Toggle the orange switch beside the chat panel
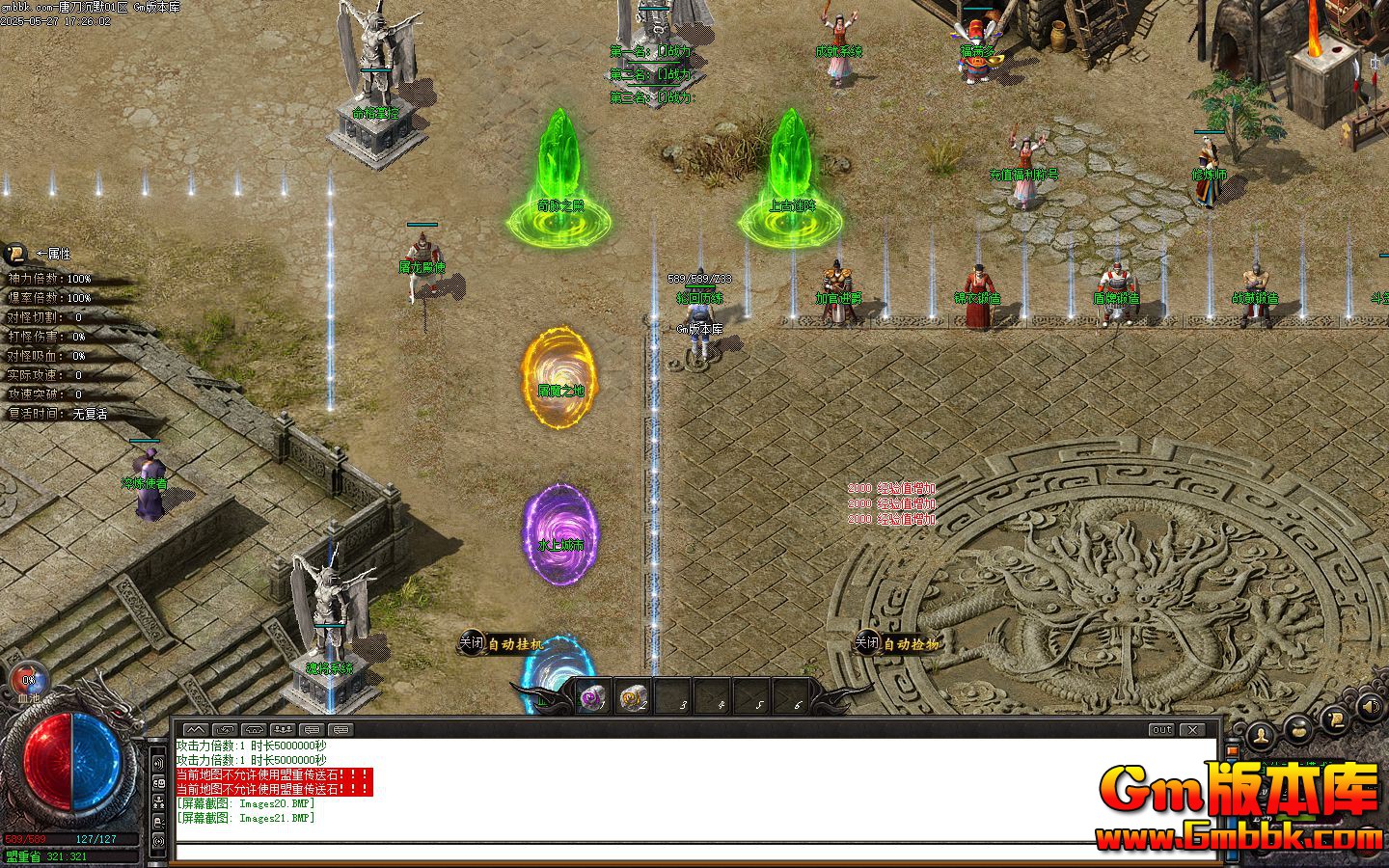The image size is (1389, 868). 1232,751
